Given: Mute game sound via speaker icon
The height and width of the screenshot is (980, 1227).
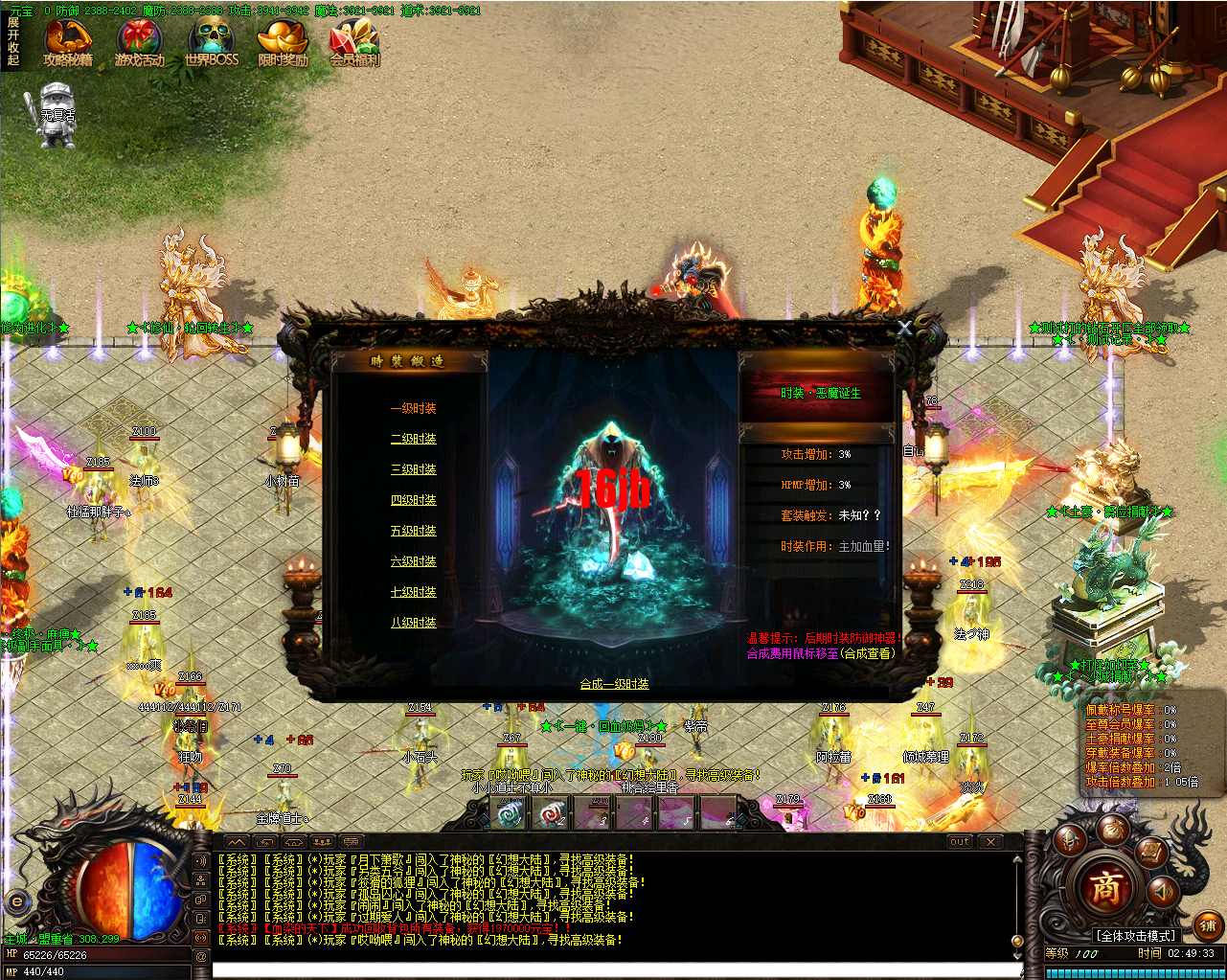Looking at the screenshot, I should point(1164,892).
